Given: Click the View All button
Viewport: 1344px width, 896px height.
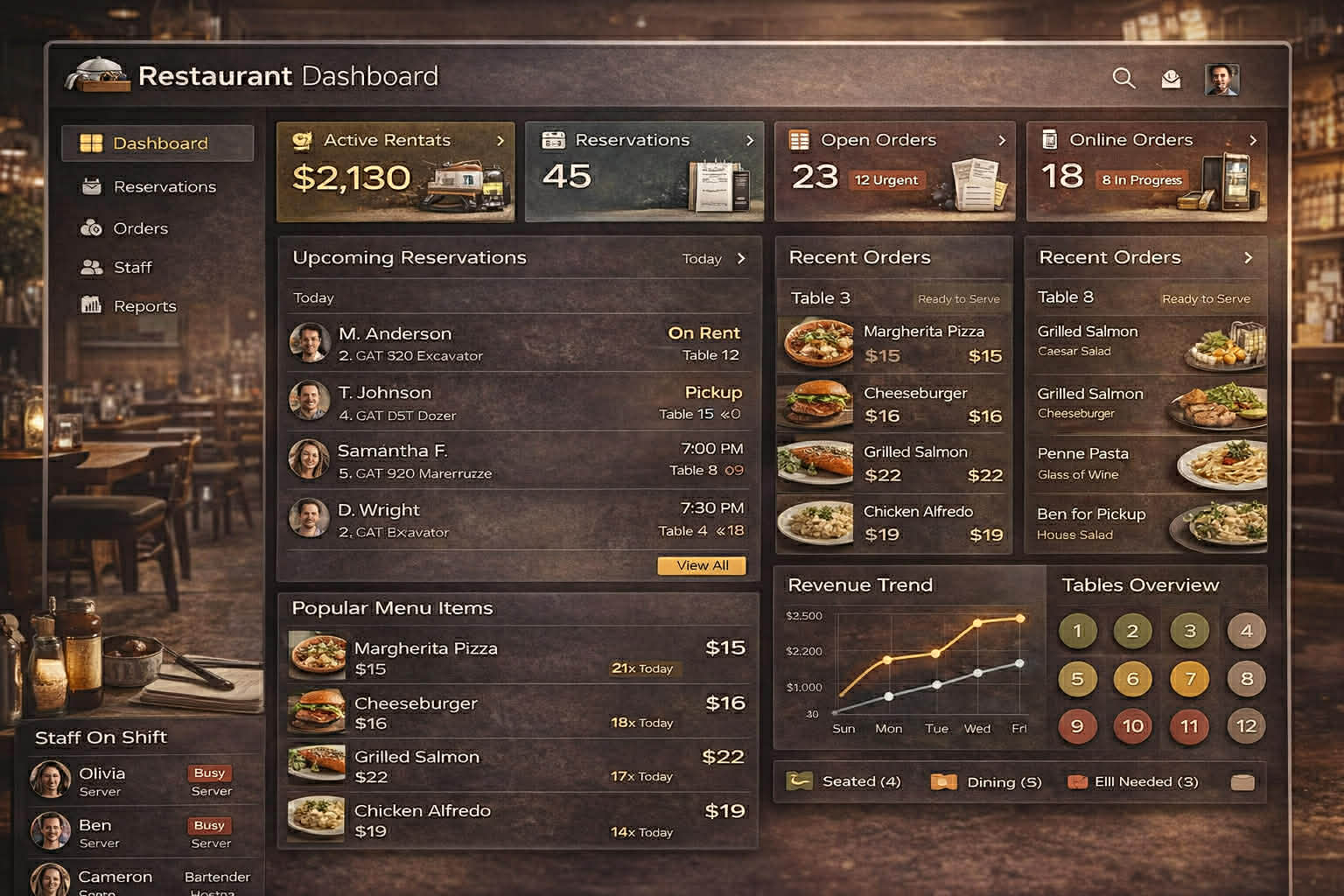Looking at the screenshot, I should [x=701, y=565].
